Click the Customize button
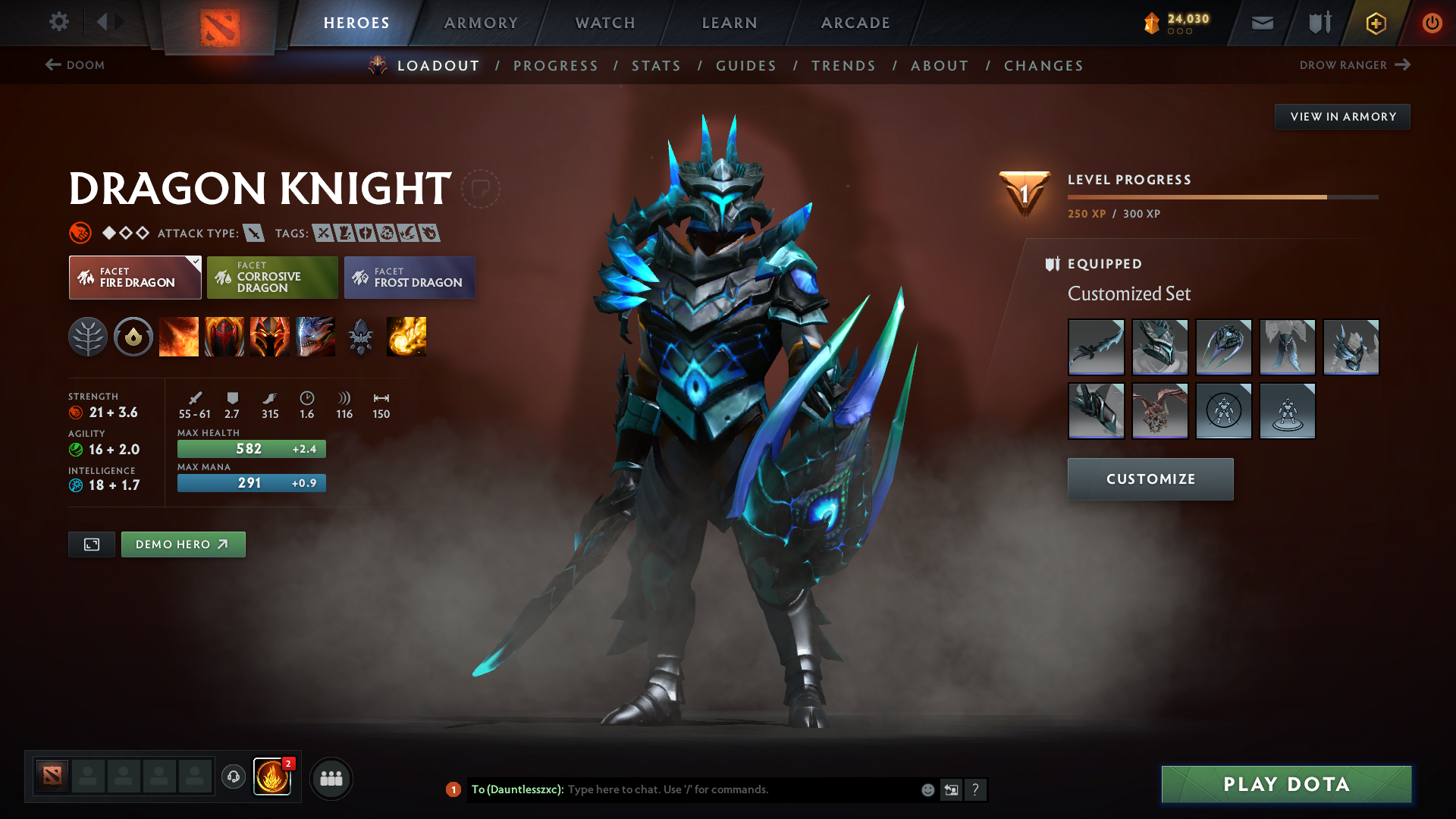 tap(1150, 479)
